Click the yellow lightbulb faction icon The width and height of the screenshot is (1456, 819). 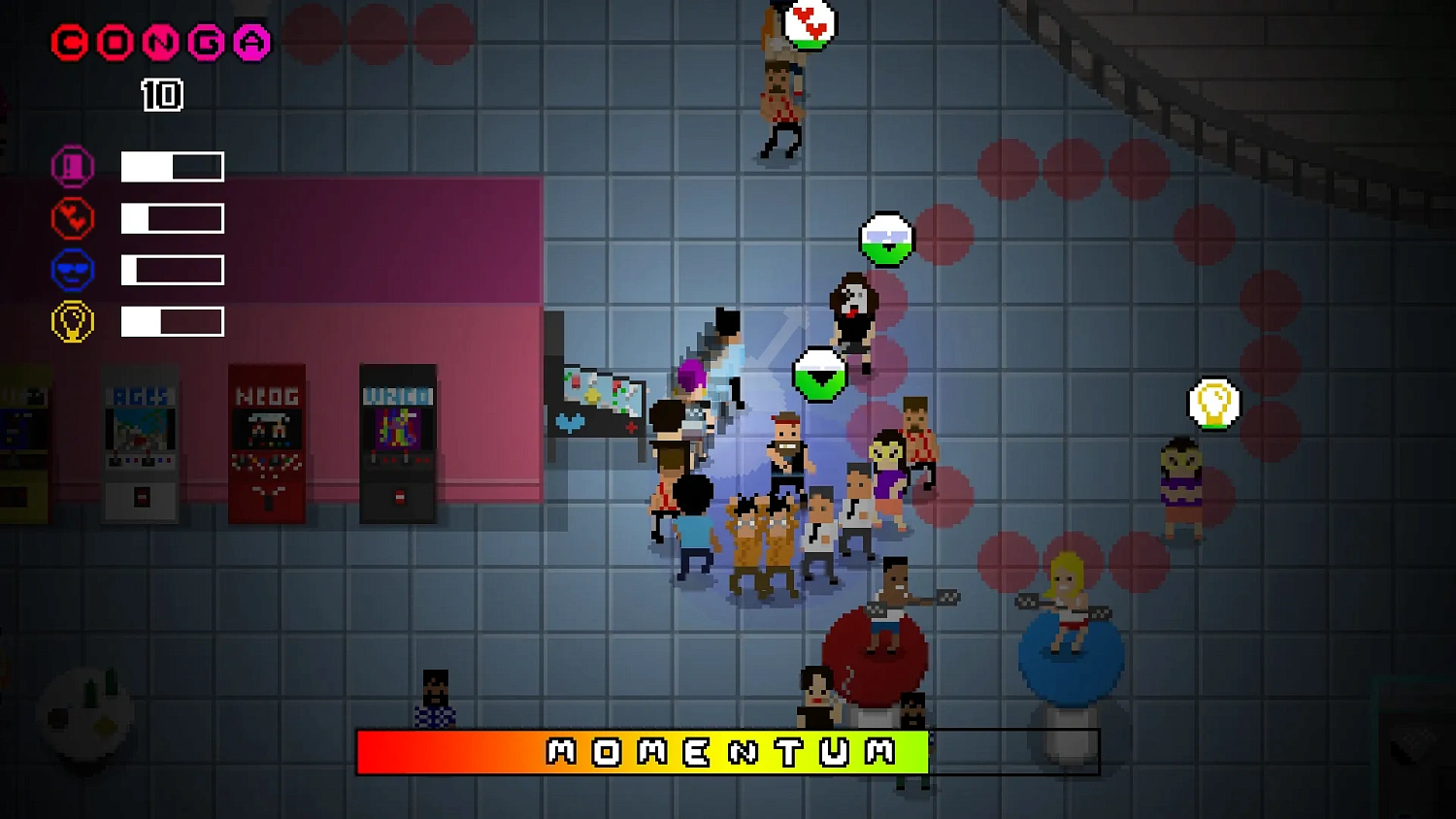(x=72, y=321)
